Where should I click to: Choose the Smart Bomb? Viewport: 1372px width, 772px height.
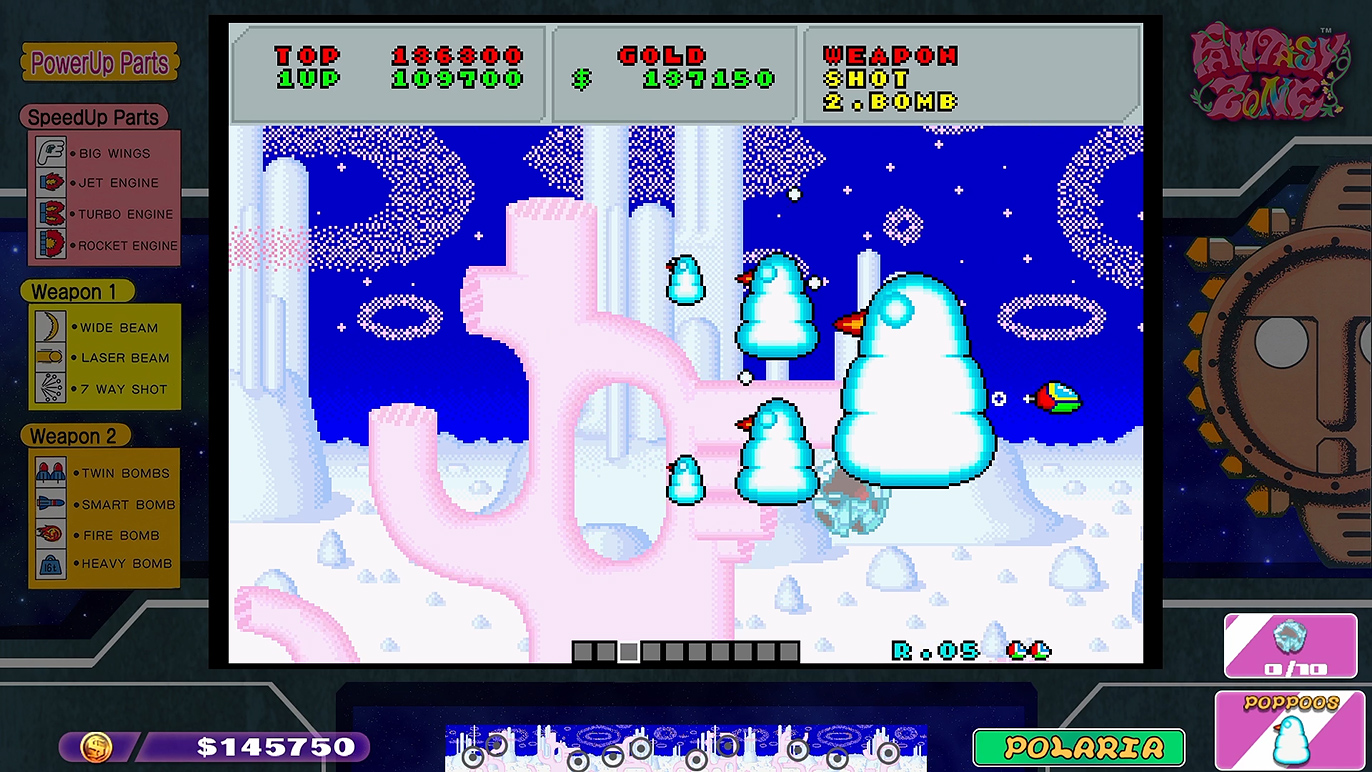(x=105, y=504)
